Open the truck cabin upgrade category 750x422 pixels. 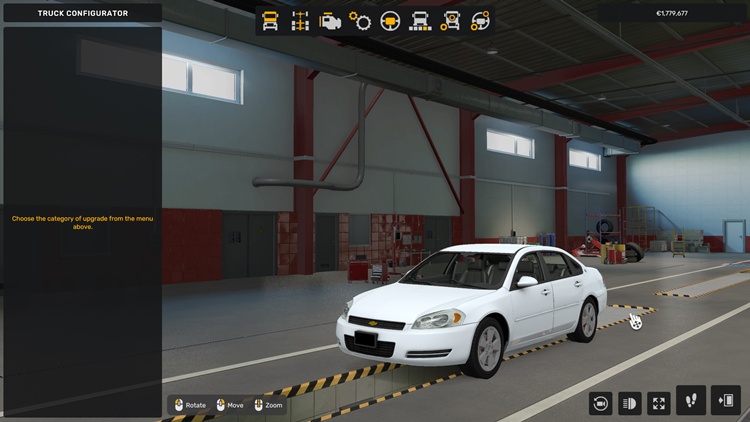270,21
